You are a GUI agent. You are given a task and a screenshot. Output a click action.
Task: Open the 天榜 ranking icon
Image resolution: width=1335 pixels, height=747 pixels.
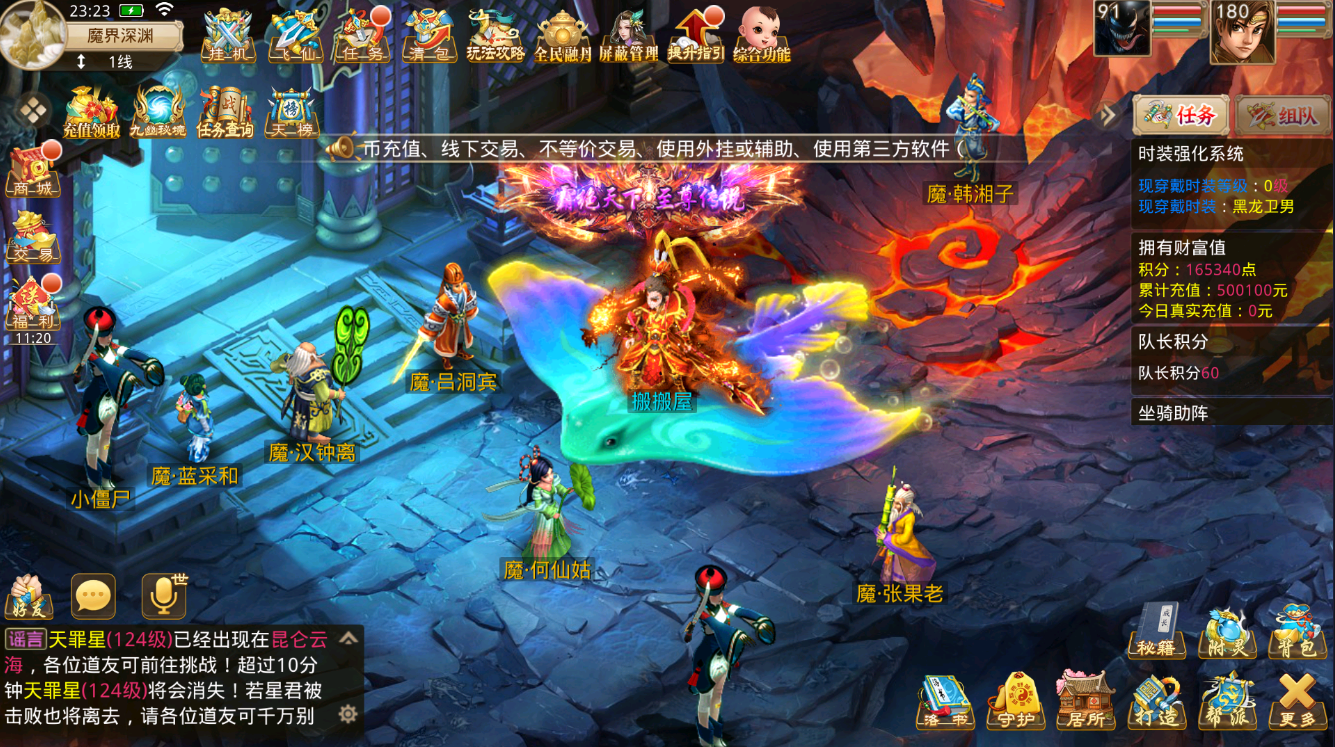290,111
